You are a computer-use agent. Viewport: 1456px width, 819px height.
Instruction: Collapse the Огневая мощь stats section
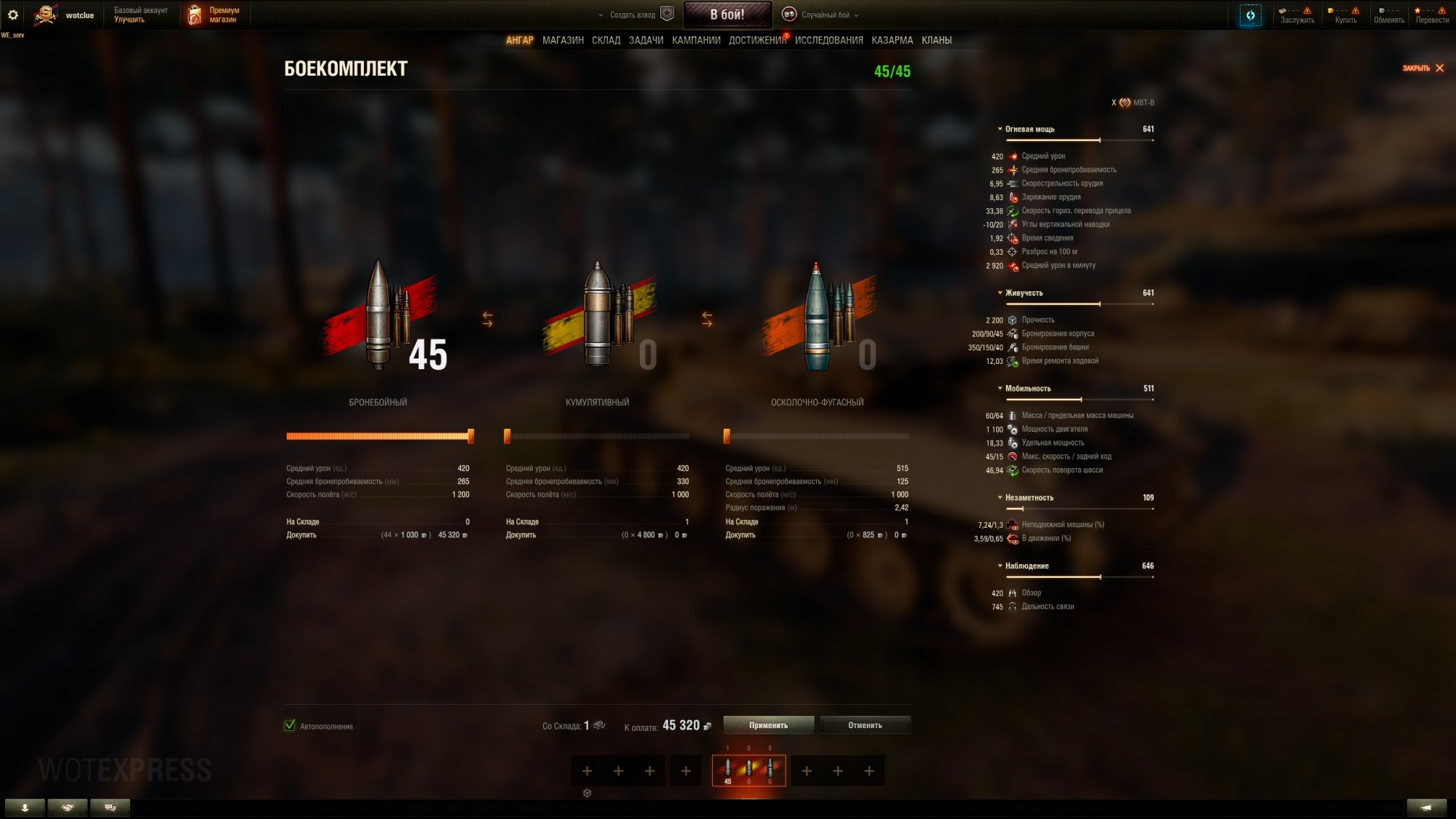click(x=999, y=129)
